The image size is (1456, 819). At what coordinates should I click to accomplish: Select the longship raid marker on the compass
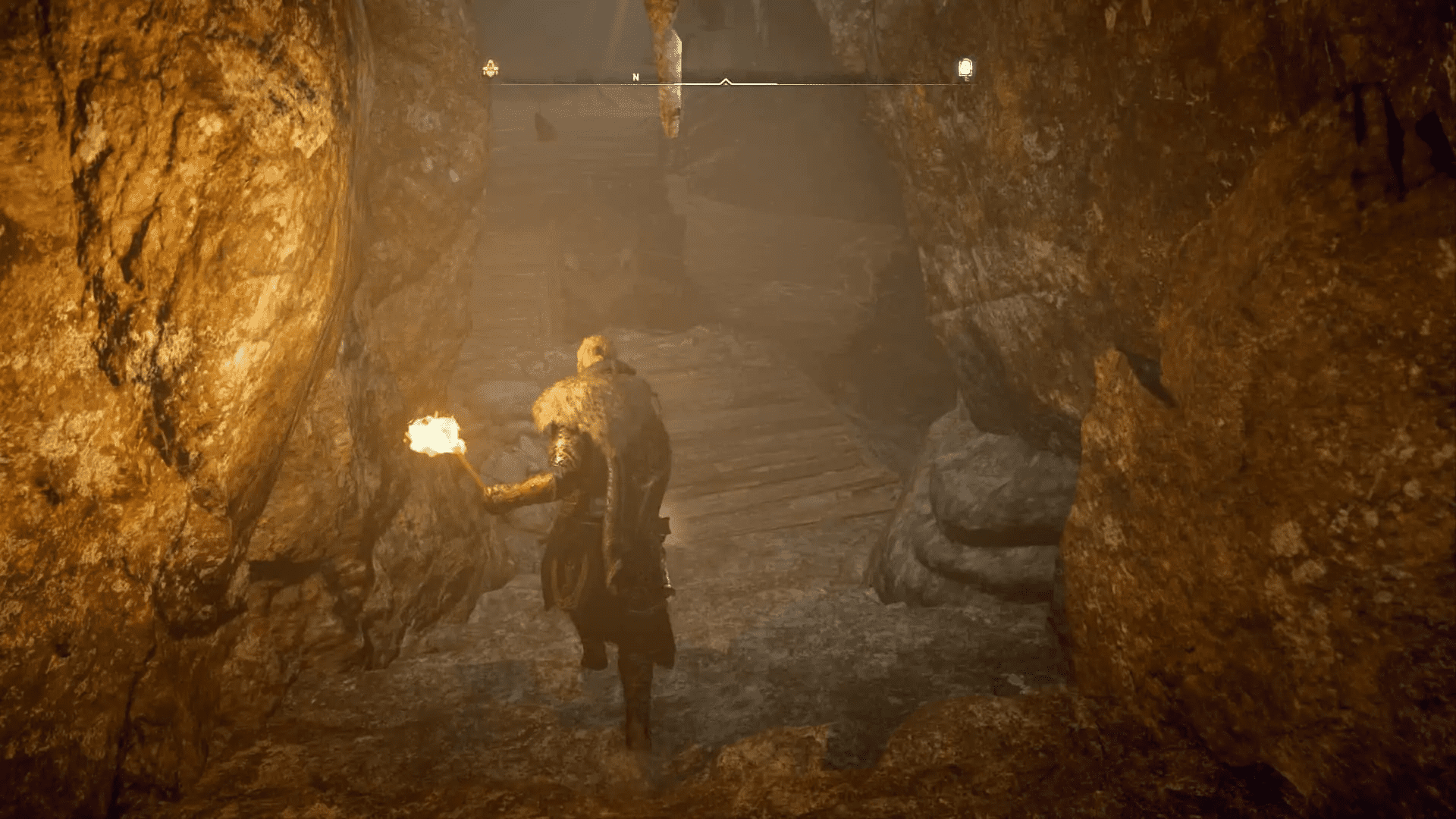pyautogui.click(x=491, y=67)
